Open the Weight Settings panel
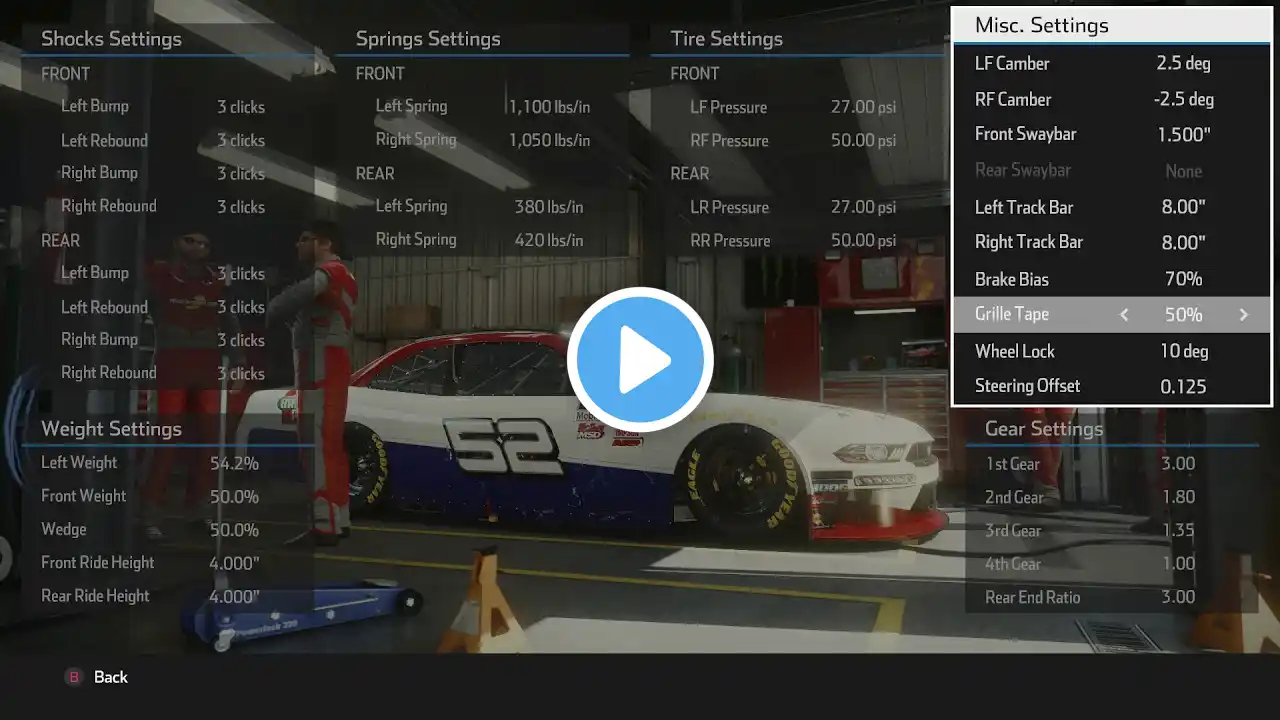 click(111, 429)
